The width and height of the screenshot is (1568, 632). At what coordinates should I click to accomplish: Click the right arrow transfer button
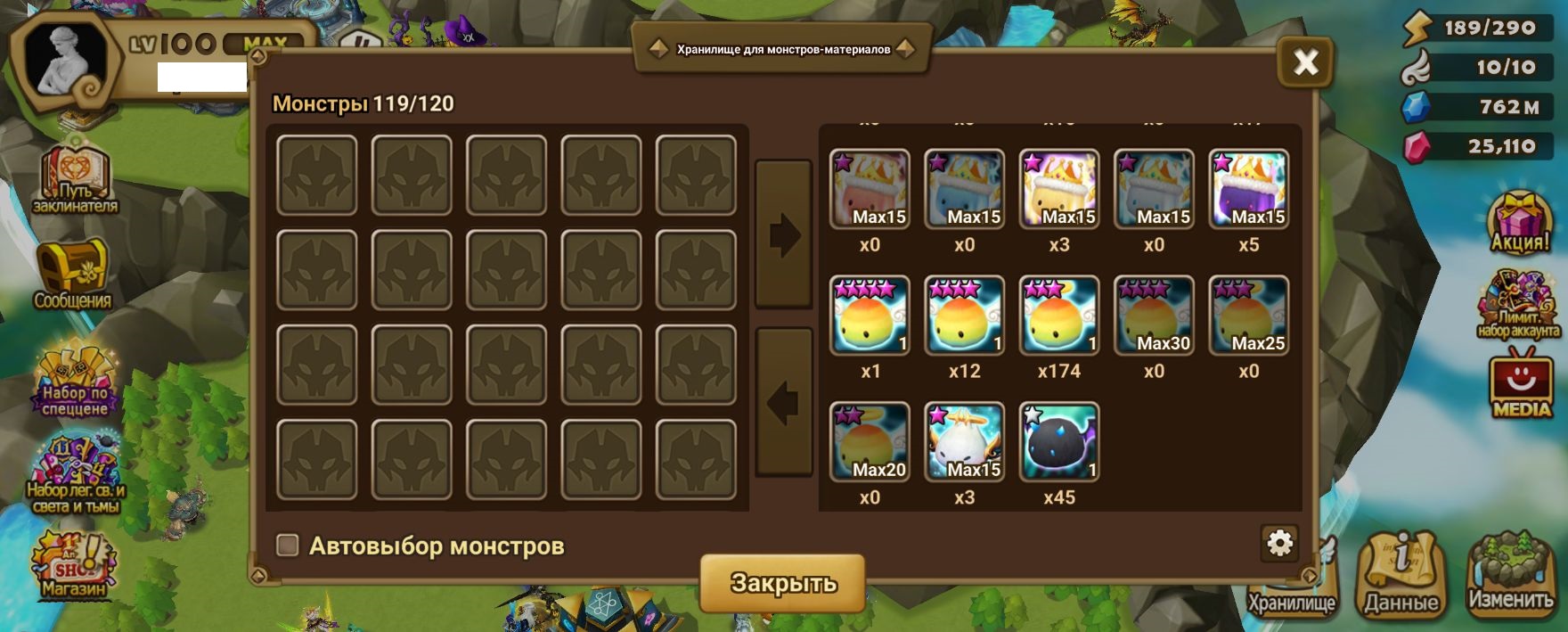[x=784, y=235]
